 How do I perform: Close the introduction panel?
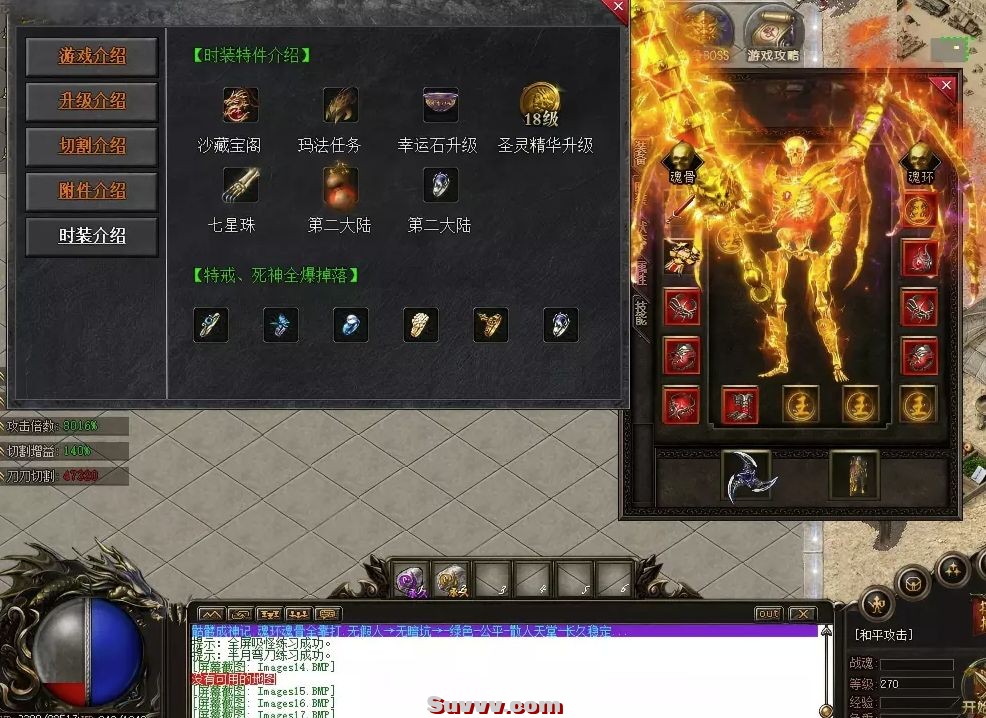618,9
